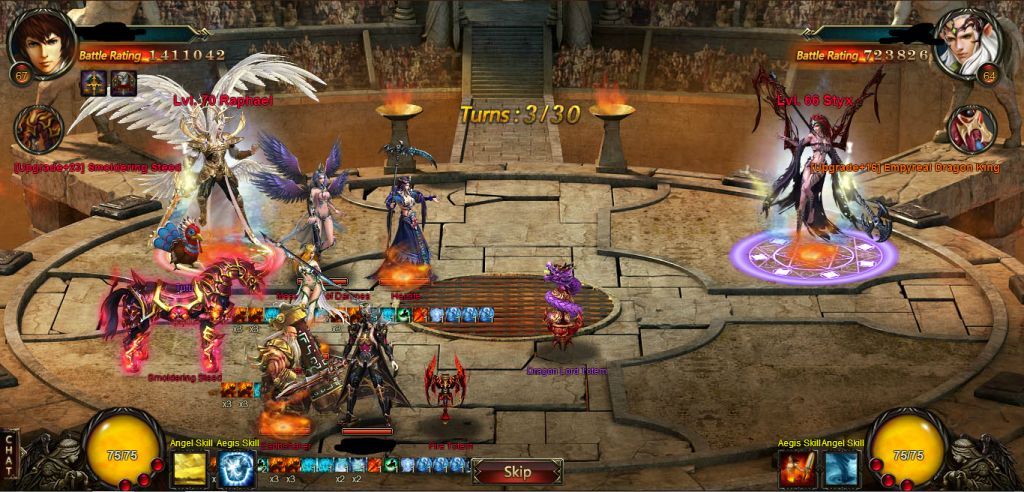This screenshot has width=1024, height=492.
Task: Select the golden sword buff icon
Action: pos(95,85)
